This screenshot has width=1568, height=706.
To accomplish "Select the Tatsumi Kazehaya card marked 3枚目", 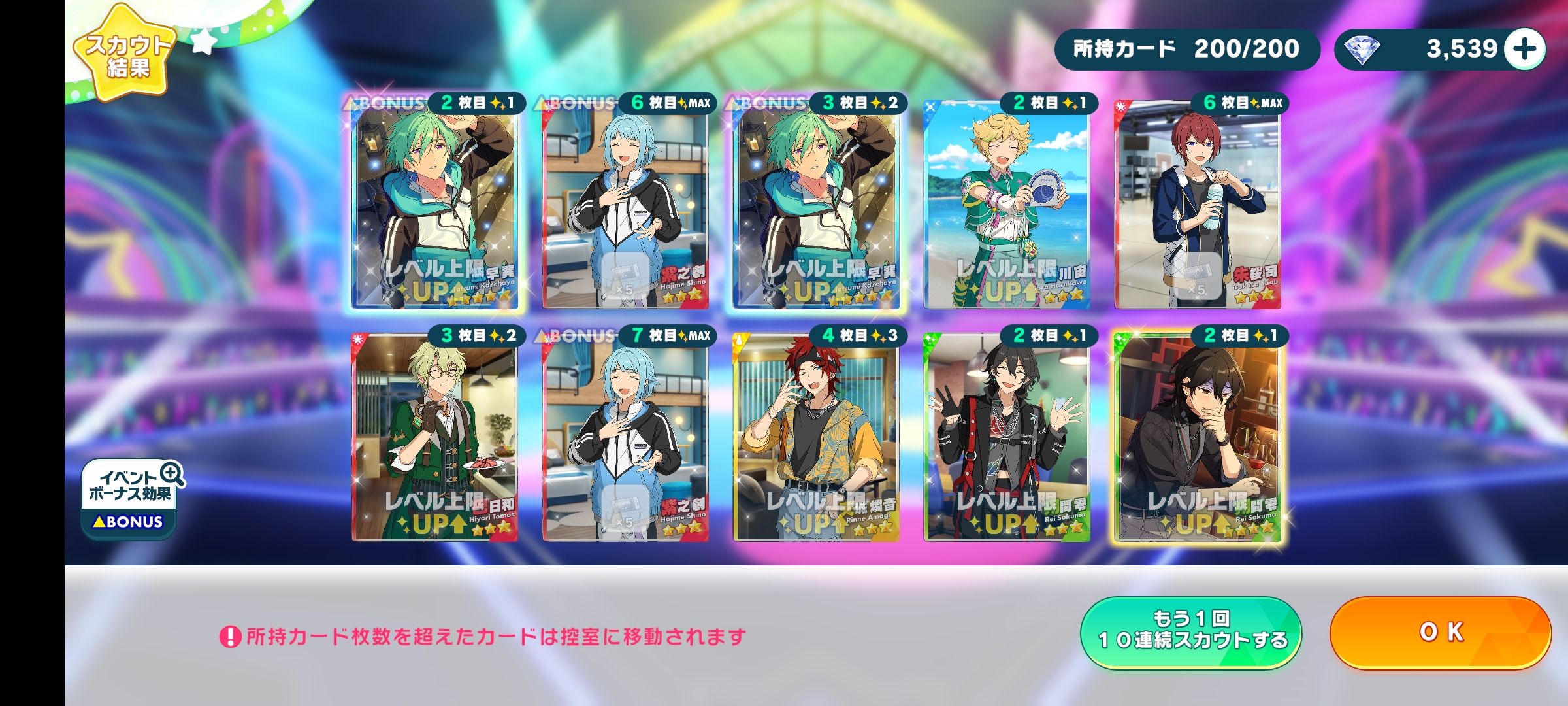I will pyautogui.click(x=815, y=206).
